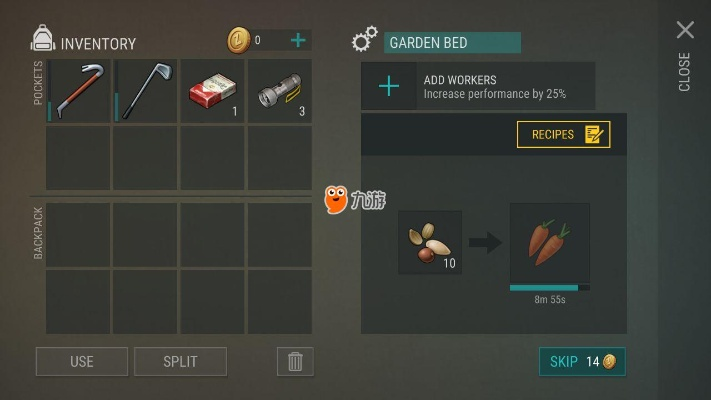Viewport: 711px width, 400px height.
Task: Select the red crowbar in pockets
Action: tap(78, 91)
